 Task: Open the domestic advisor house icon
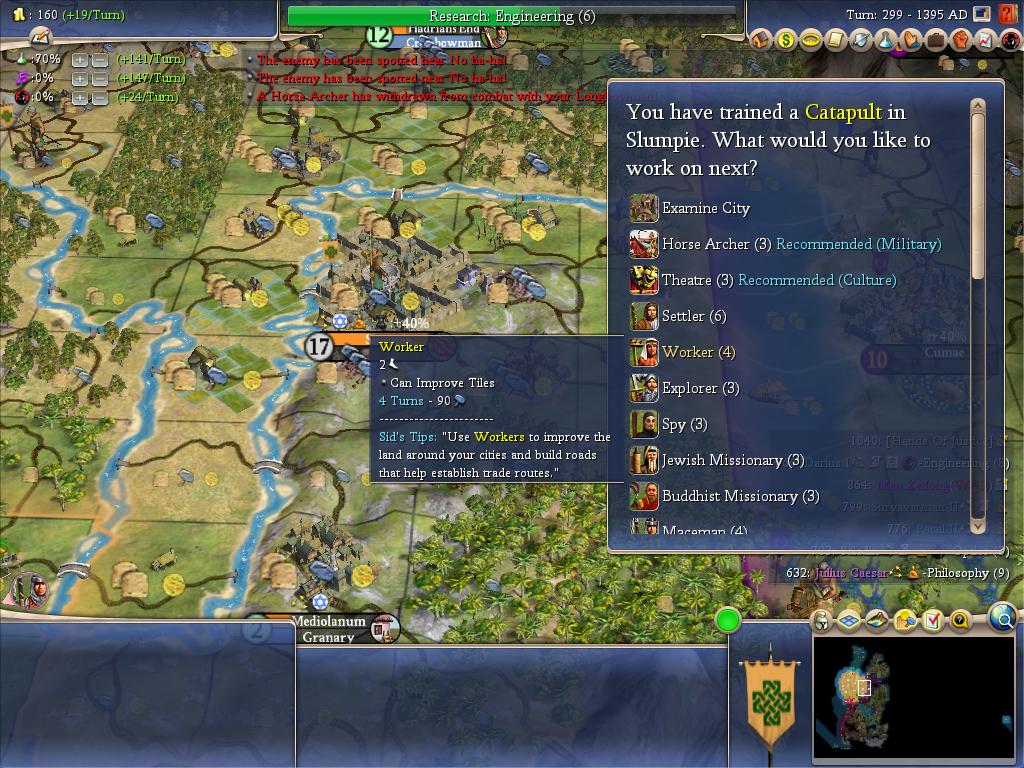[x=762, y=40]
